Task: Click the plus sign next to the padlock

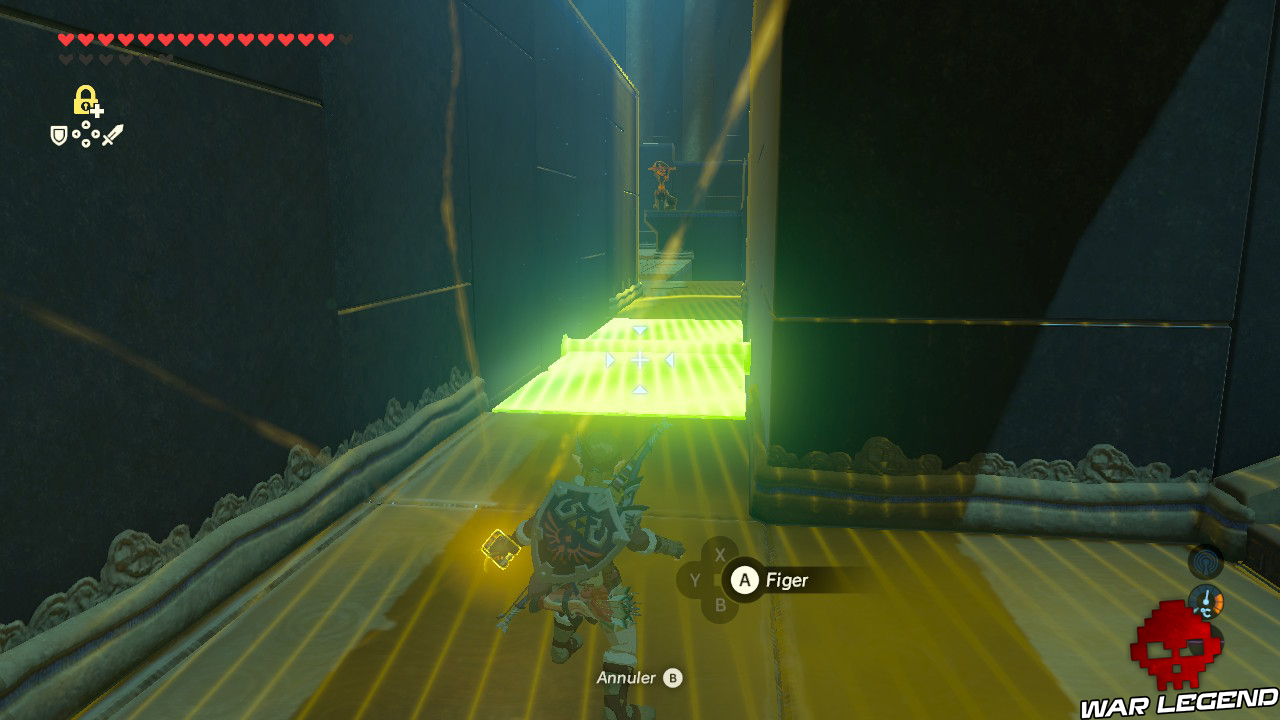Action: [x=97, y=112]
